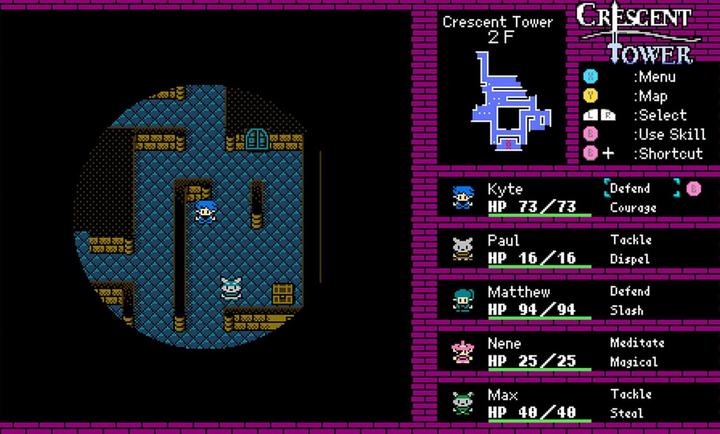The height and width of the screenshot is (434, 720).
Task: Select Matthew's Slash skill
Action: [627, 311]
